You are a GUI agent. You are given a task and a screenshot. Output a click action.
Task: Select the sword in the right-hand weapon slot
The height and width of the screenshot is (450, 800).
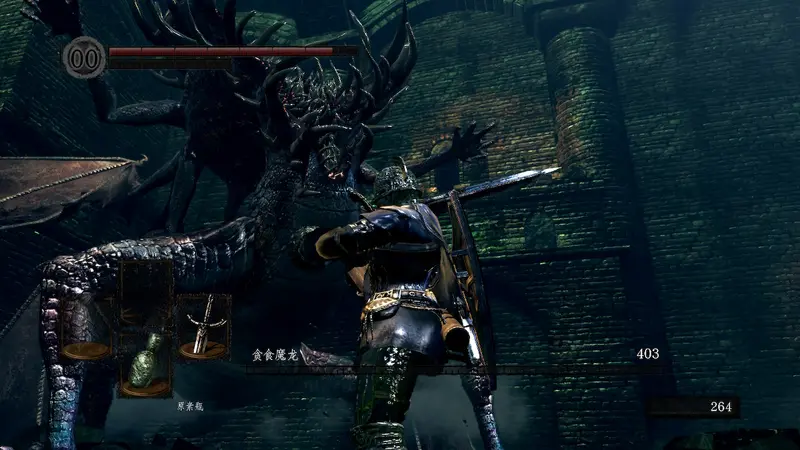pos(203,326)
